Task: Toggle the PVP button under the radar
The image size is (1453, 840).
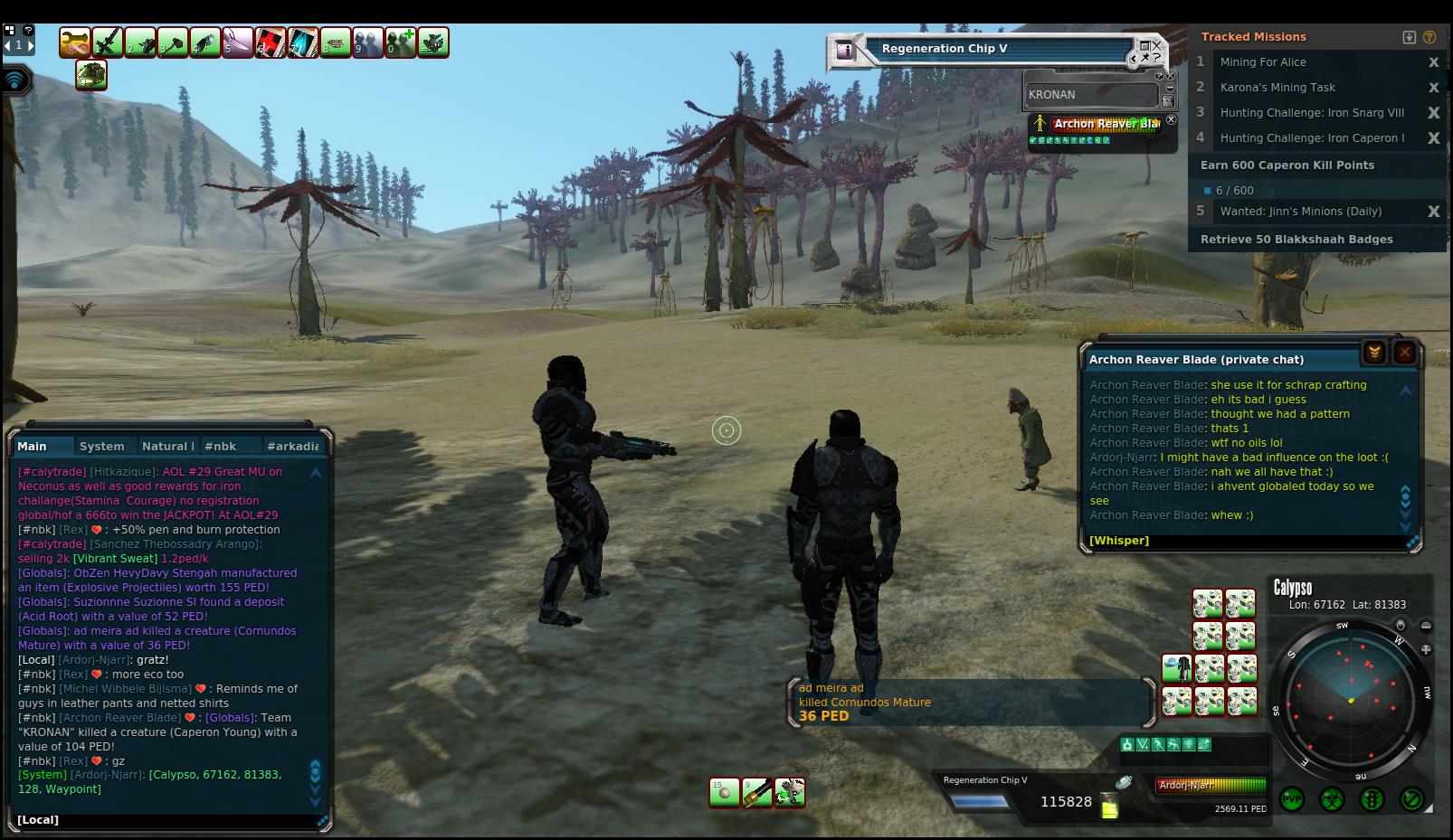Action: tap(1292, 799)
